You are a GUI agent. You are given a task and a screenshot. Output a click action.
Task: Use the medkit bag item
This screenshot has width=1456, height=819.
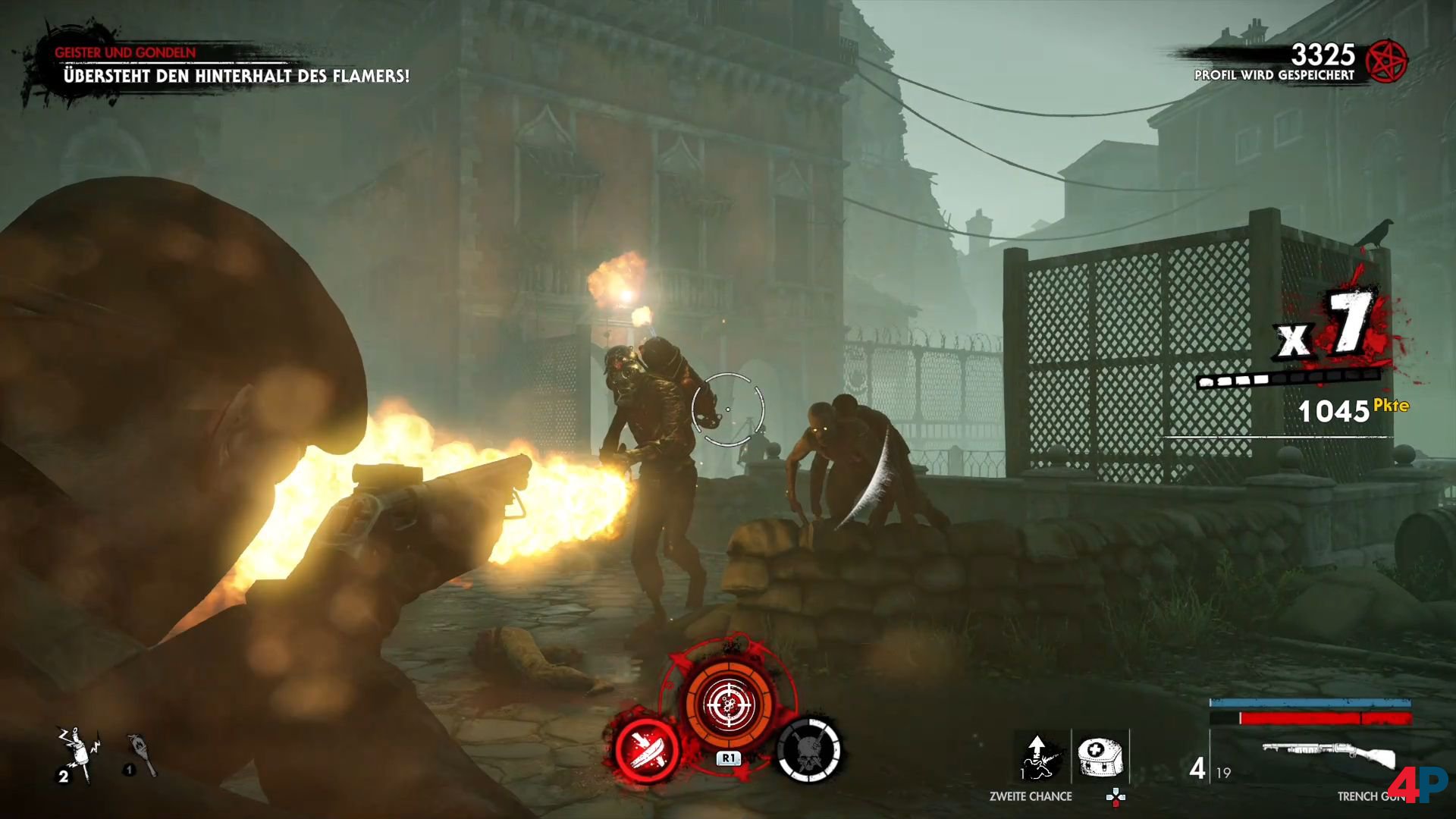click(1100, 757)
